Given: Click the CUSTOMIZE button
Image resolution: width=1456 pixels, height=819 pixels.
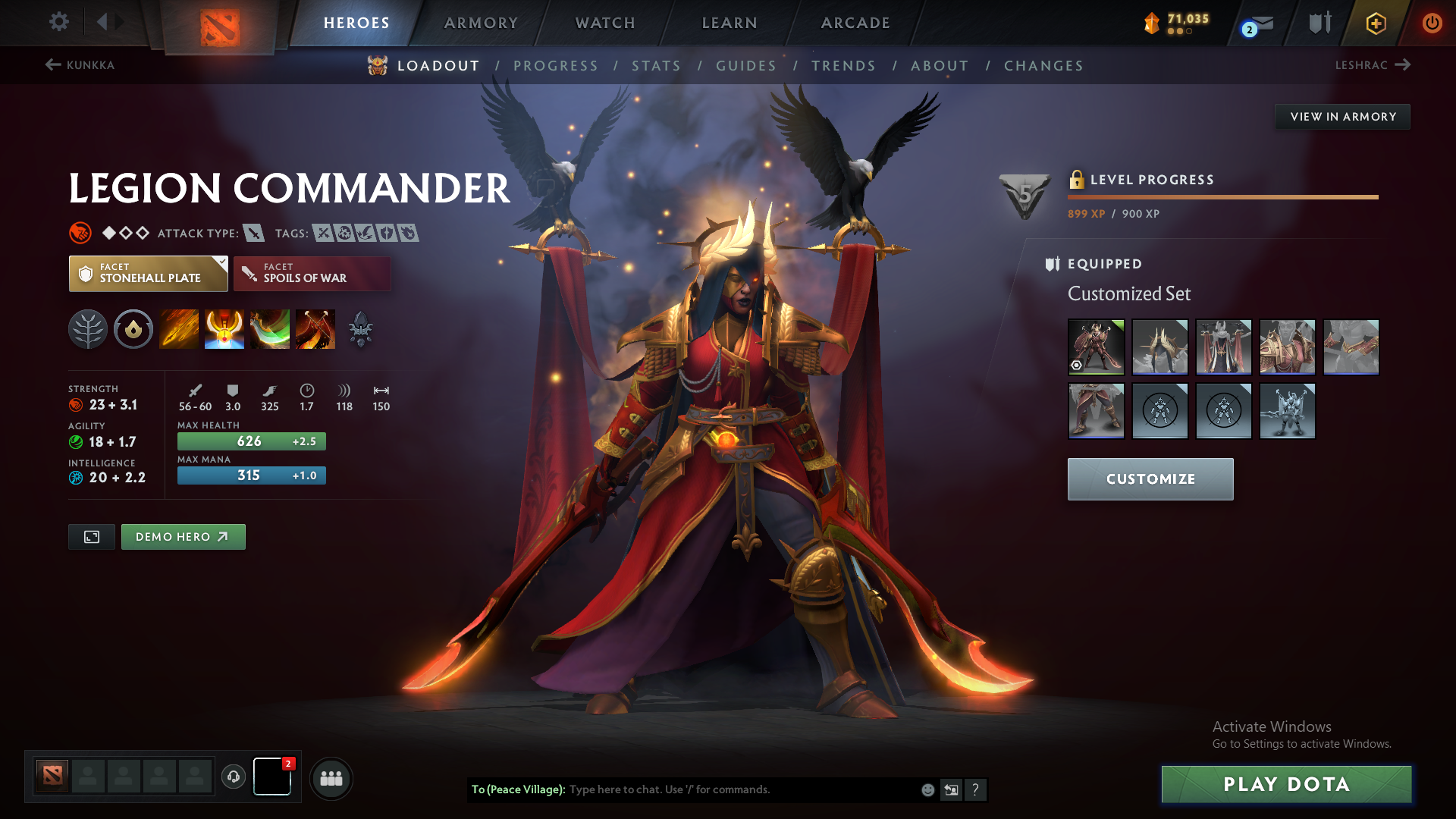Looking at the screenshot, I should 1150,479.
